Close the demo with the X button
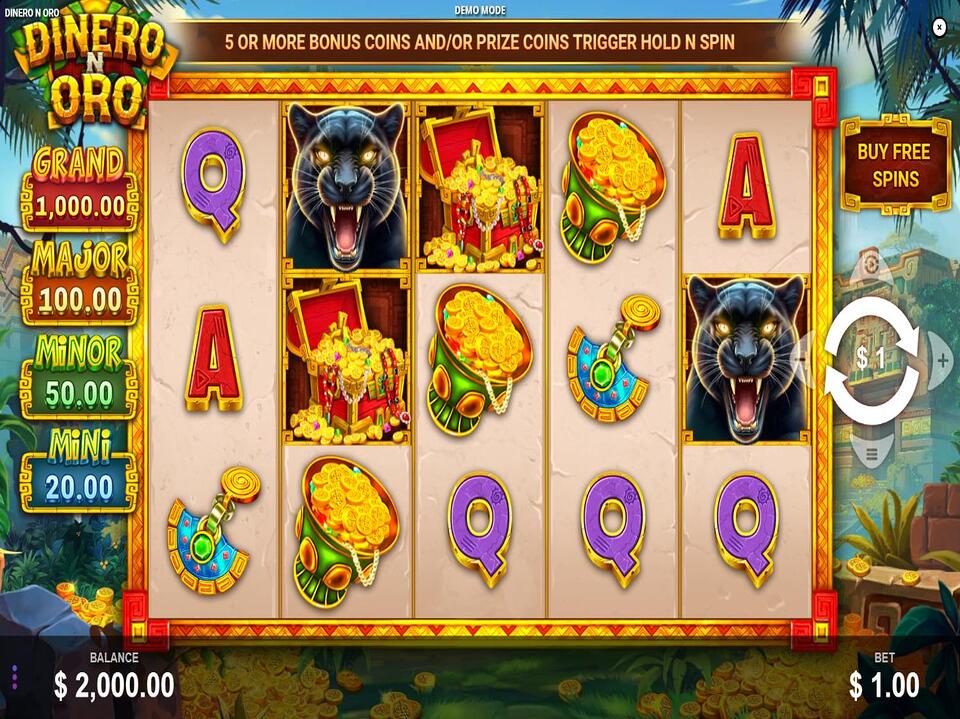The width and height of the screenshot is (960, 719). tap(938, 28)
